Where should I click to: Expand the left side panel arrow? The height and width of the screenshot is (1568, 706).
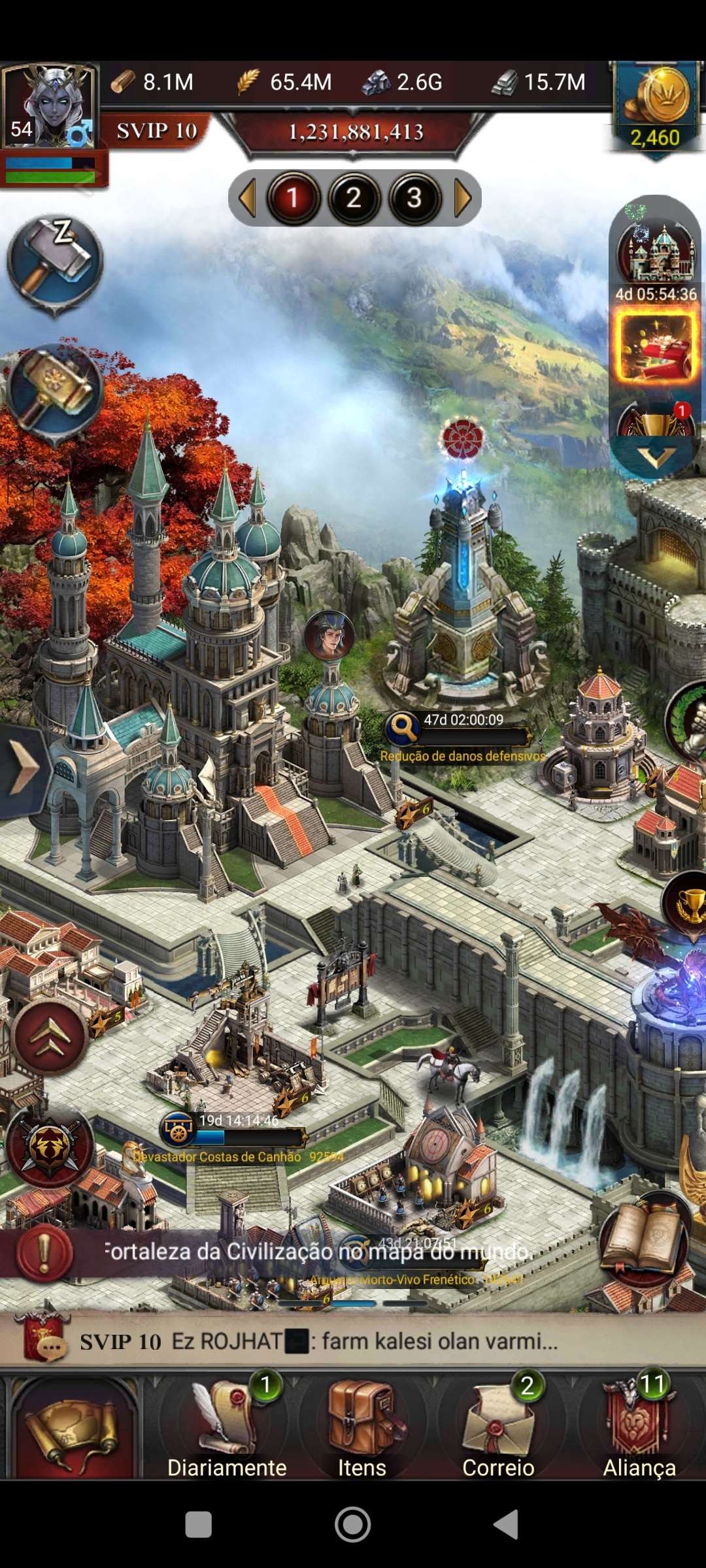pos(24,770)
